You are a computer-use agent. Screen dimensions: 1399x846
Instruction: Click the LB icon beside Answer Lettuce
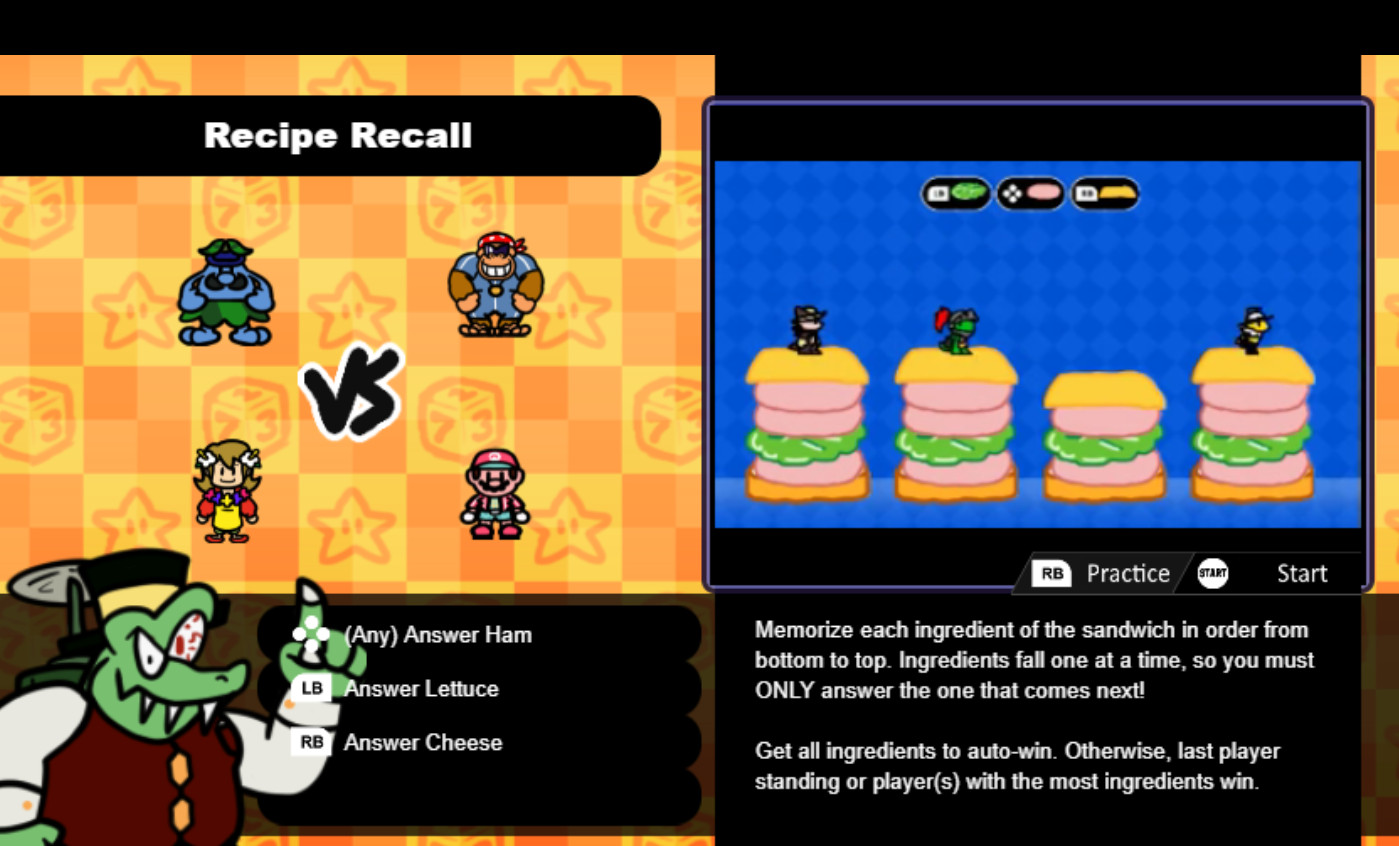[310, 688]
